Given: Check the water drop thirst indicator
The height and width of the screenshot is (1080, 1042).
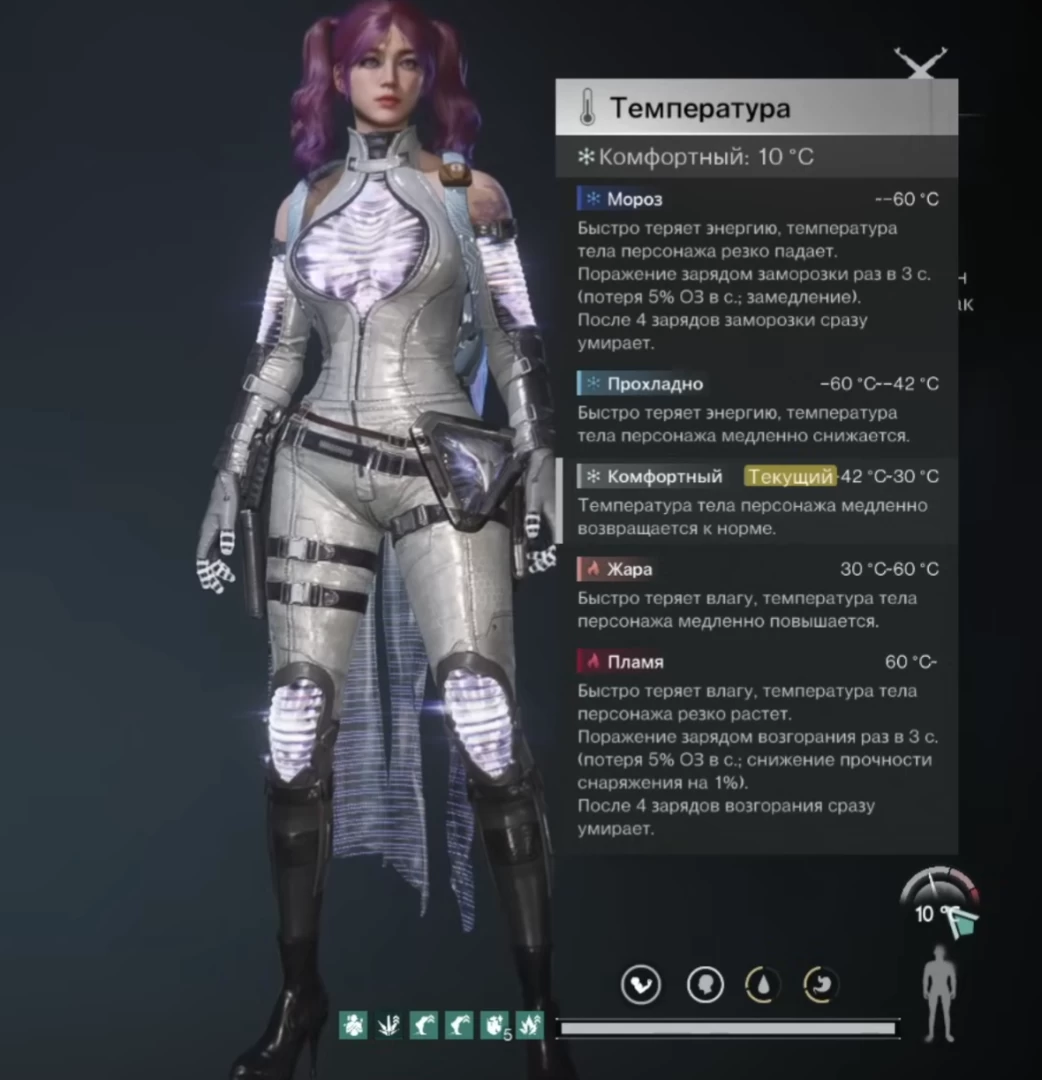Looking at the screenshot, I should [763, 985].
